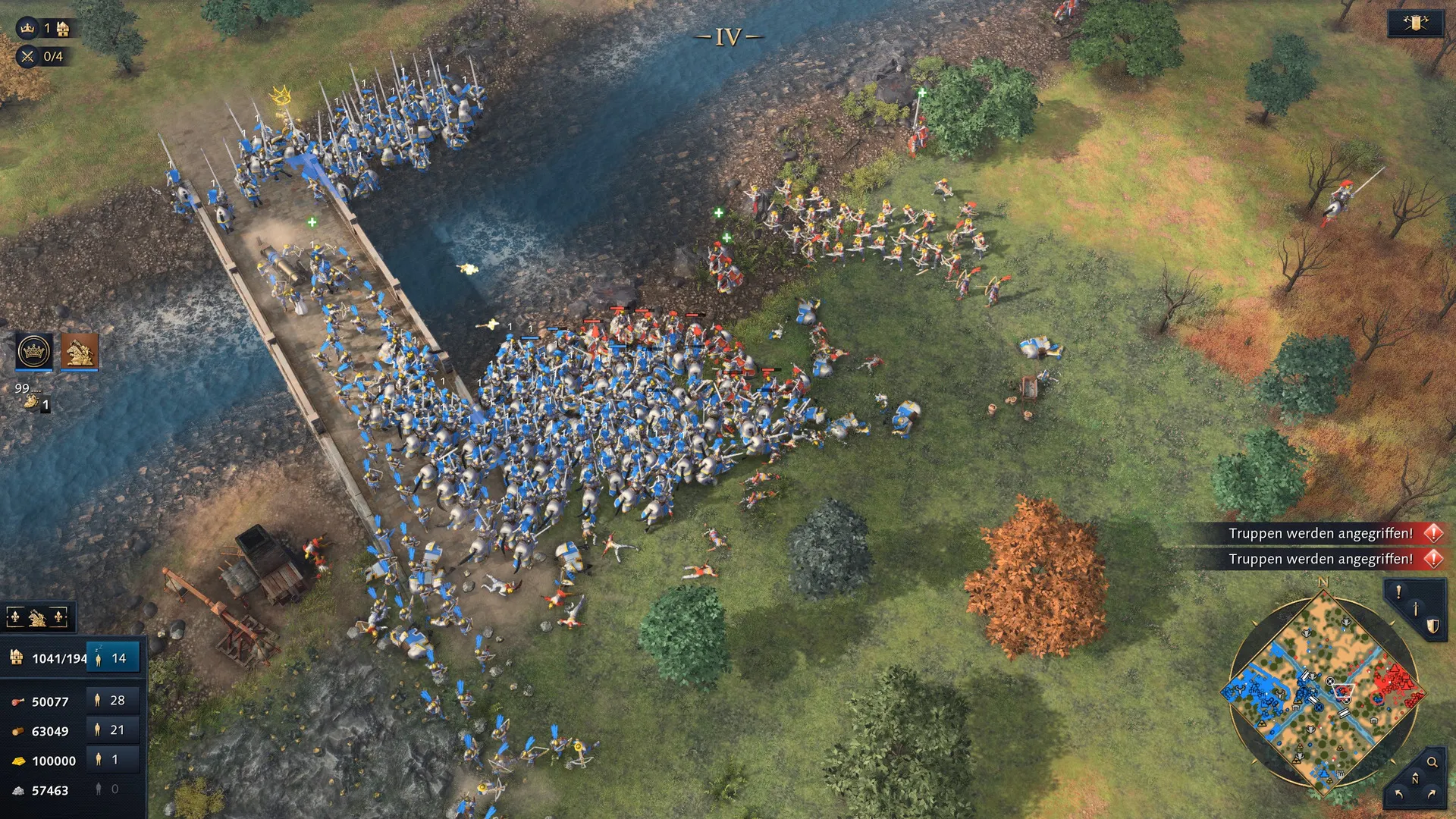Show the crossed swords 0/4 objective
Screen dimensions: 1456x819
28,56
